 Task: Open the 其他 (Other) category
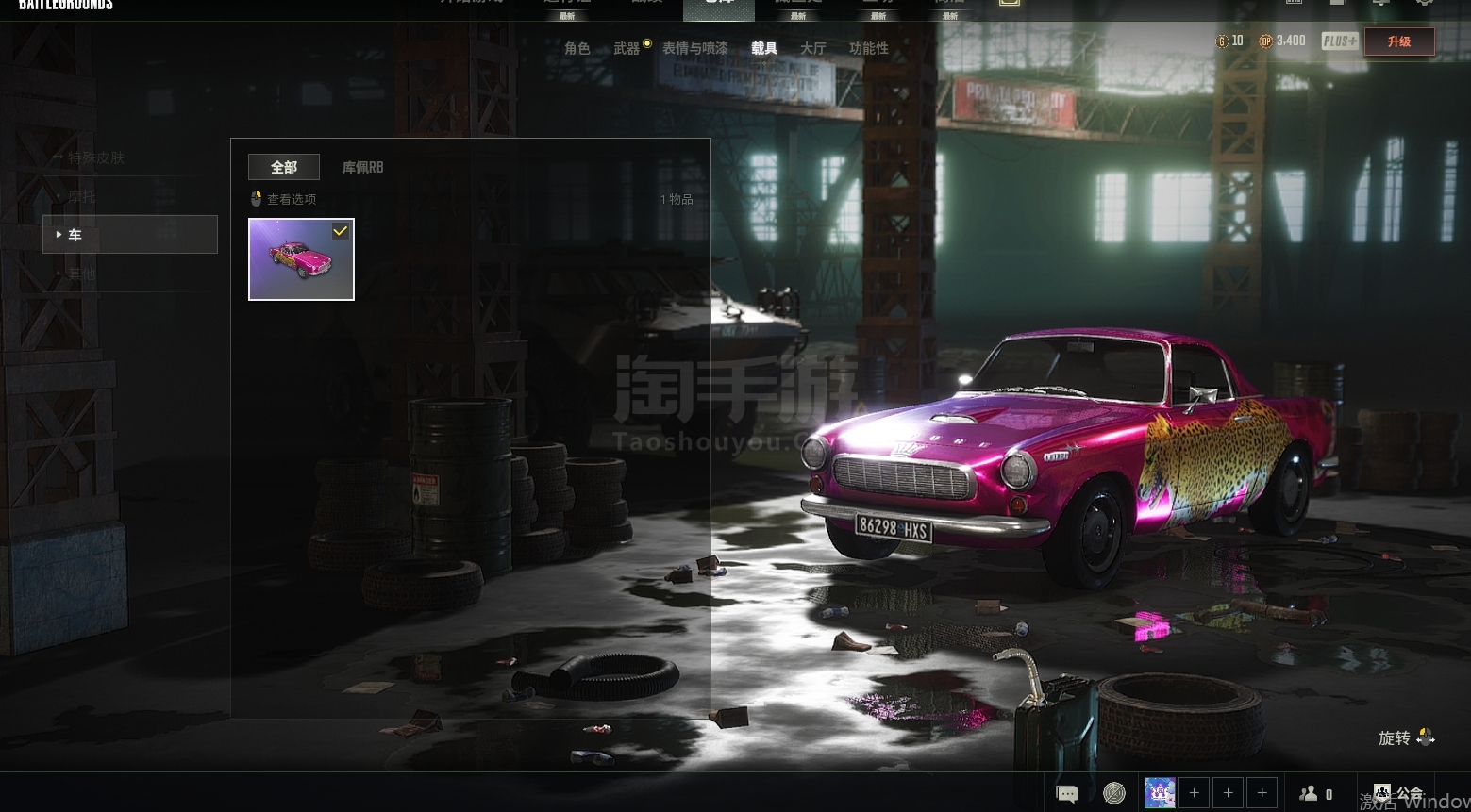pyautogui.click(x=81, y=273)
